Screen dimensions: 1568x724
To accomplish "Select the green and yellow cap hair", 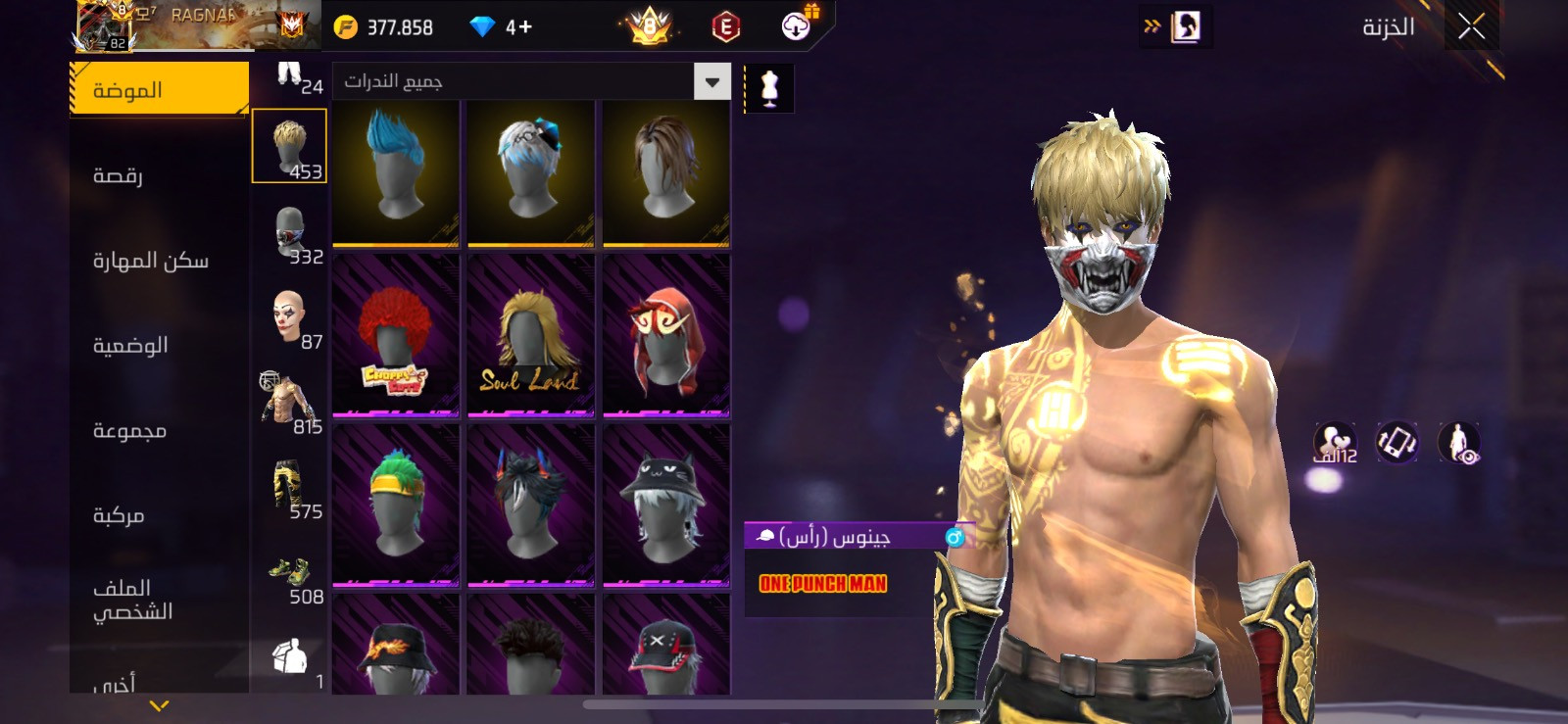I will click(x=396, y=505).
